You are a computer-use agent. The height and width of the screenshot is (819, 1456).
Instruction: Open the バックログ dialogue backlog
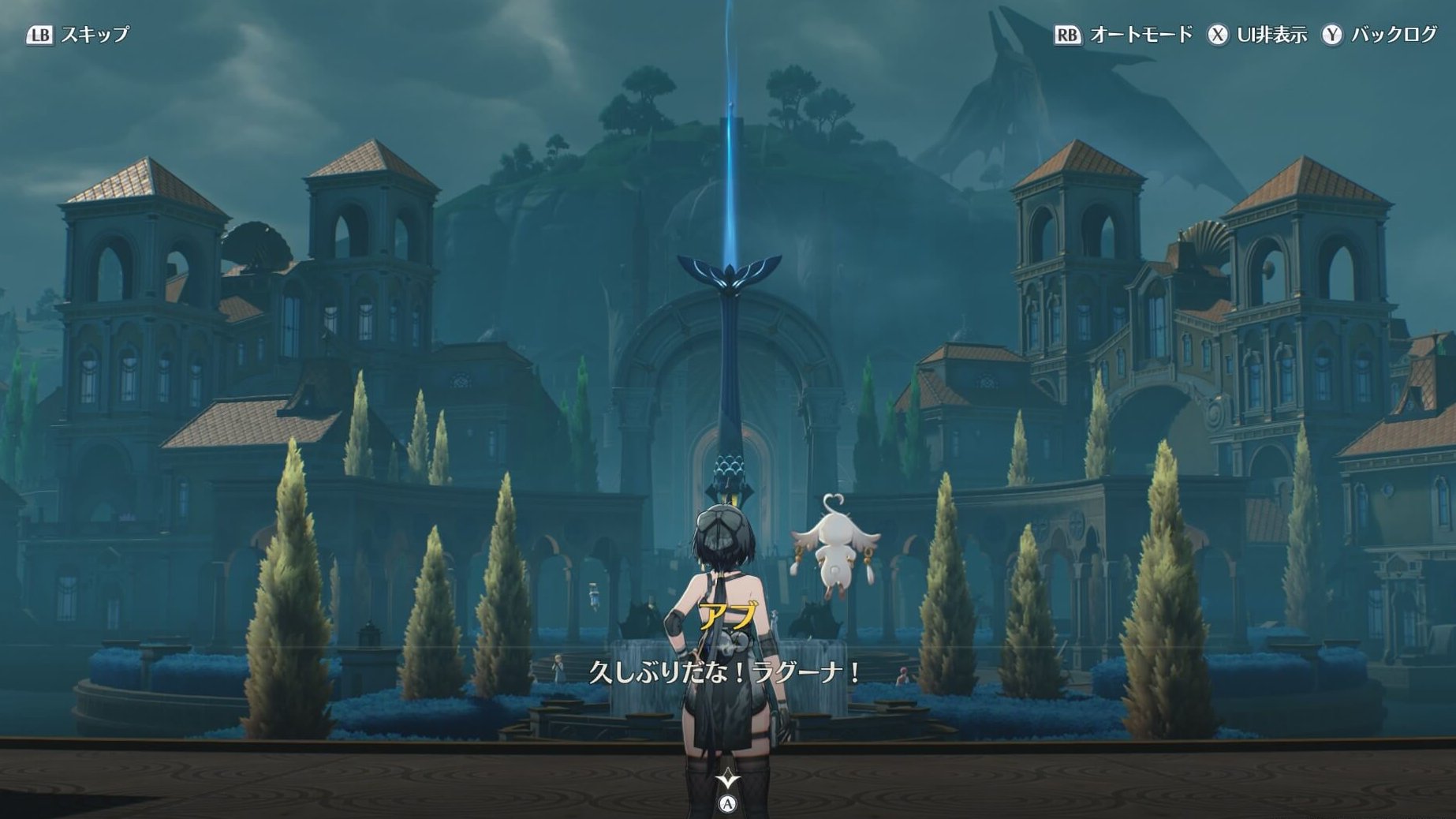[x=1380, y=35]
